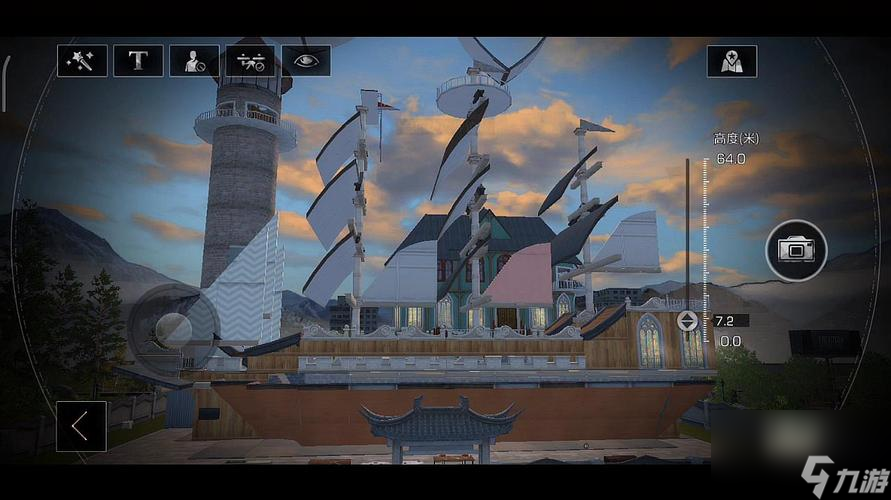Open the map pin location button
Screen dimensions: 891x500
tap(732, 61)
